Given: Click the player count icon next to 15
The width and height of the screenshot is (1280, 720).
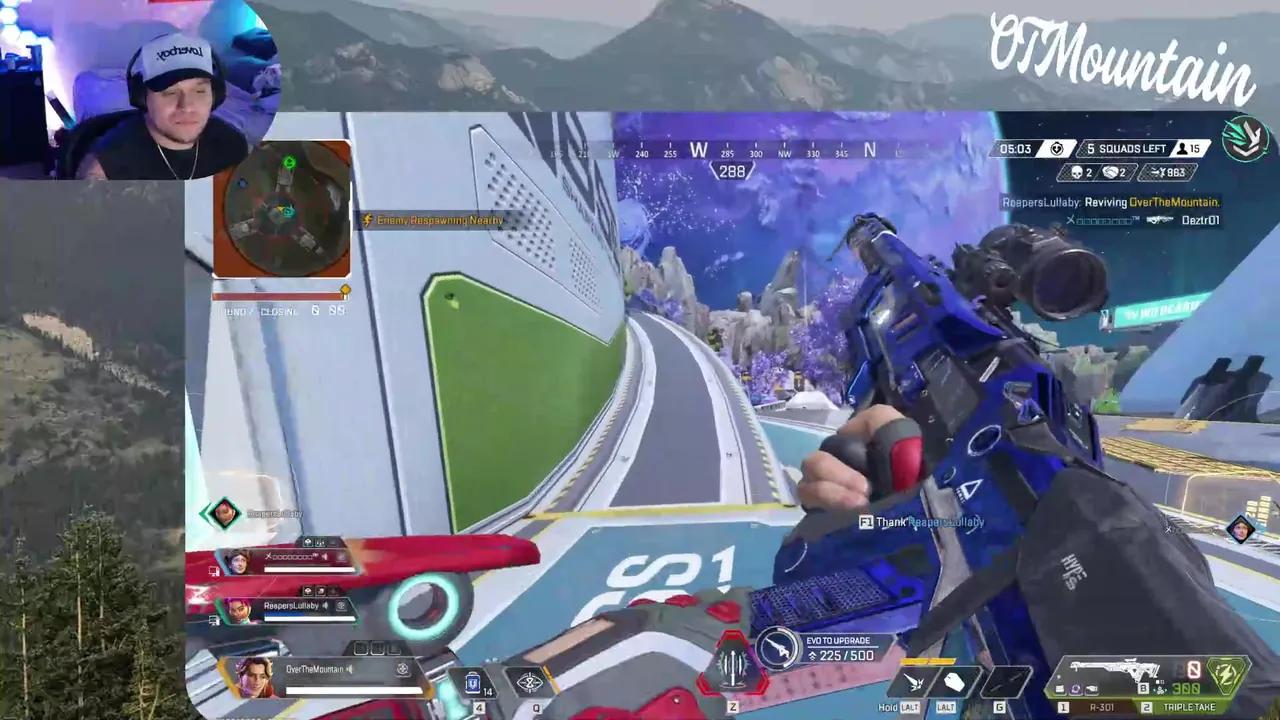Looking at the screenshot, I should point(1182,148).
